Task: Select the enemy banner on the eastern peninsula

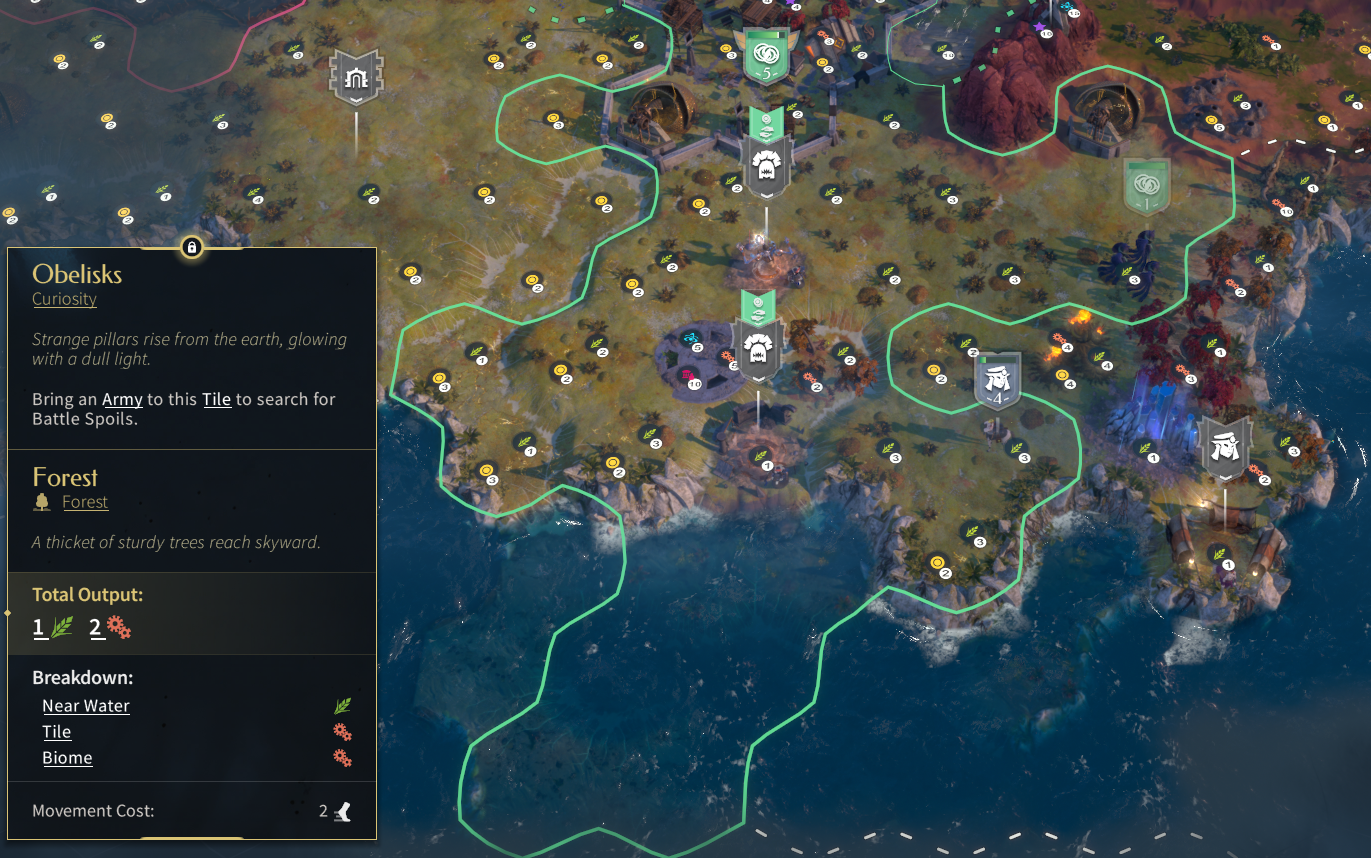Action: 1224,447
